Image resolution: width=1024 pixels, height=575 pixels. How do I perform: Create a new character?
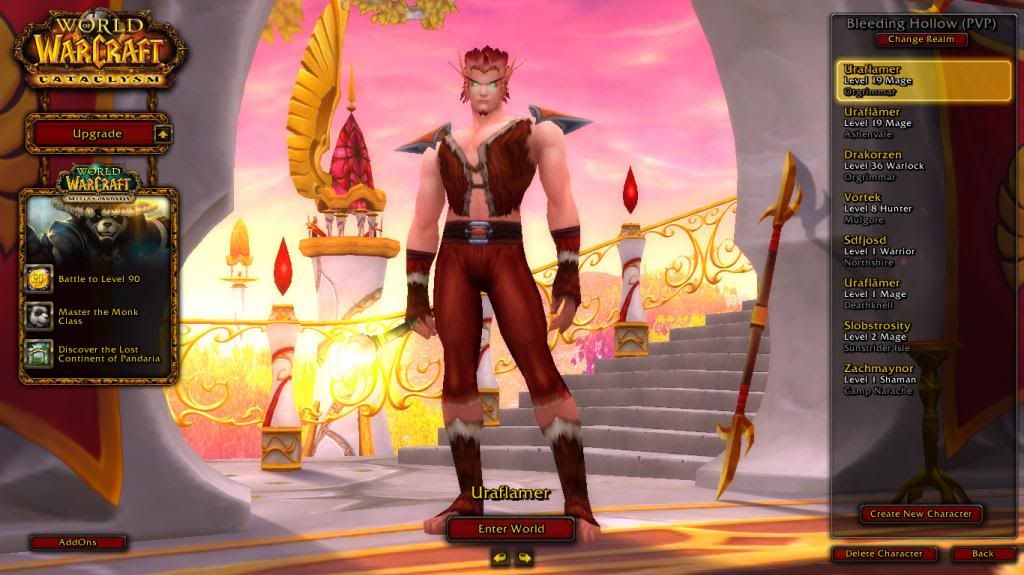coord(920,514)
